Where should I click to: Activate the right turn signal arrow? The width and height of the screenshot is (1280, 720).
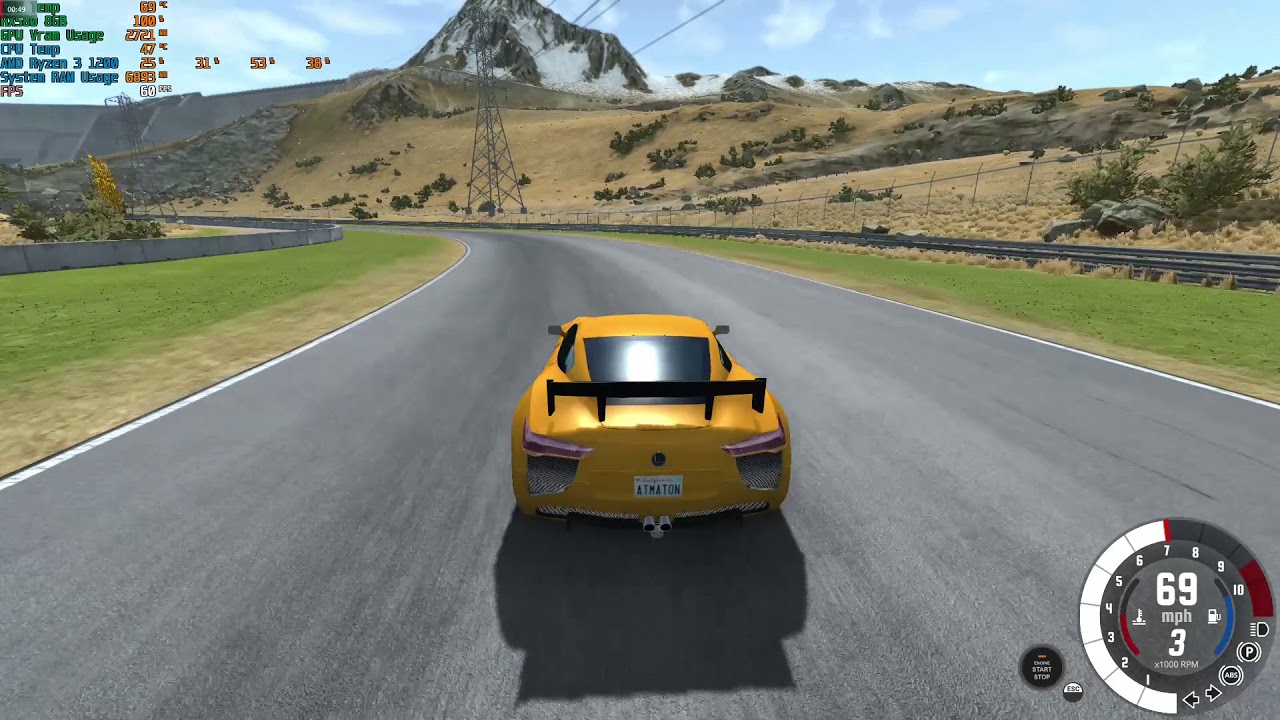pos(1213,694)
